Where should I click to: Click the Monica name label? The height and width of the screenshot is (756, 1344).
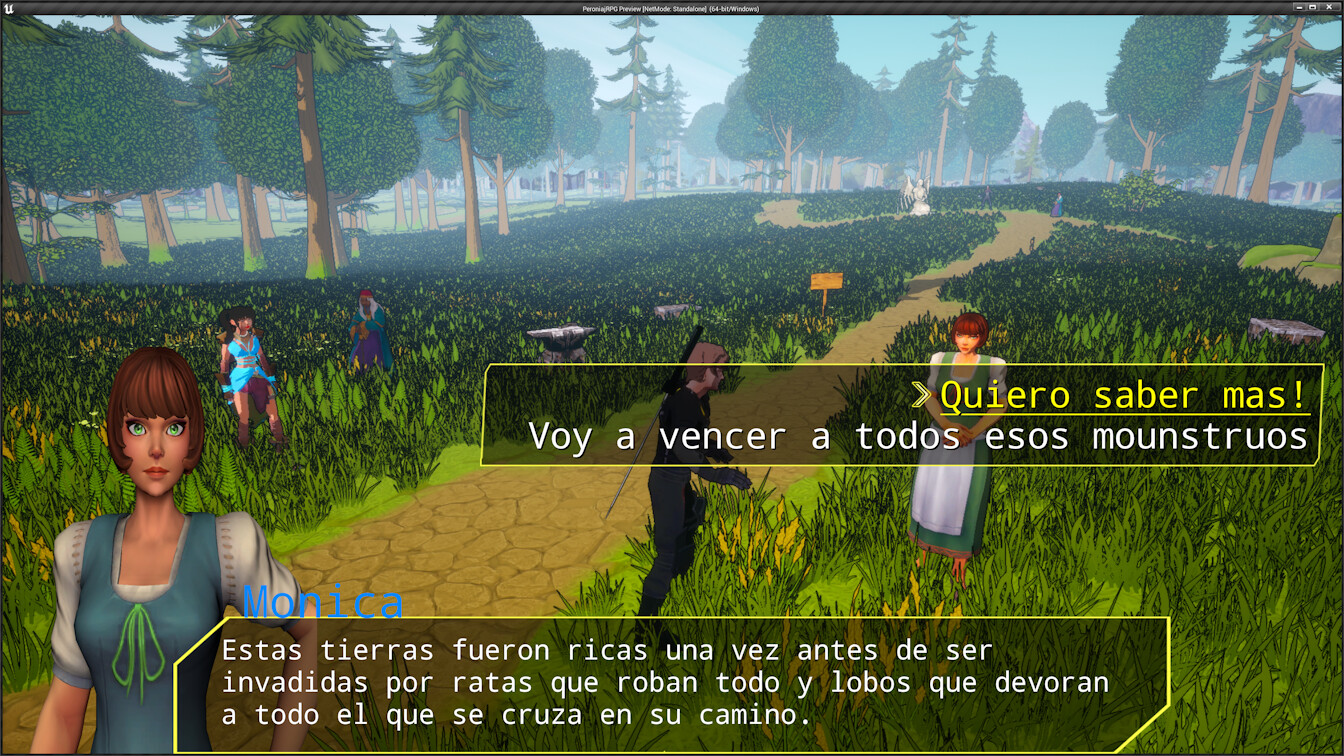(x=322, y=600)
